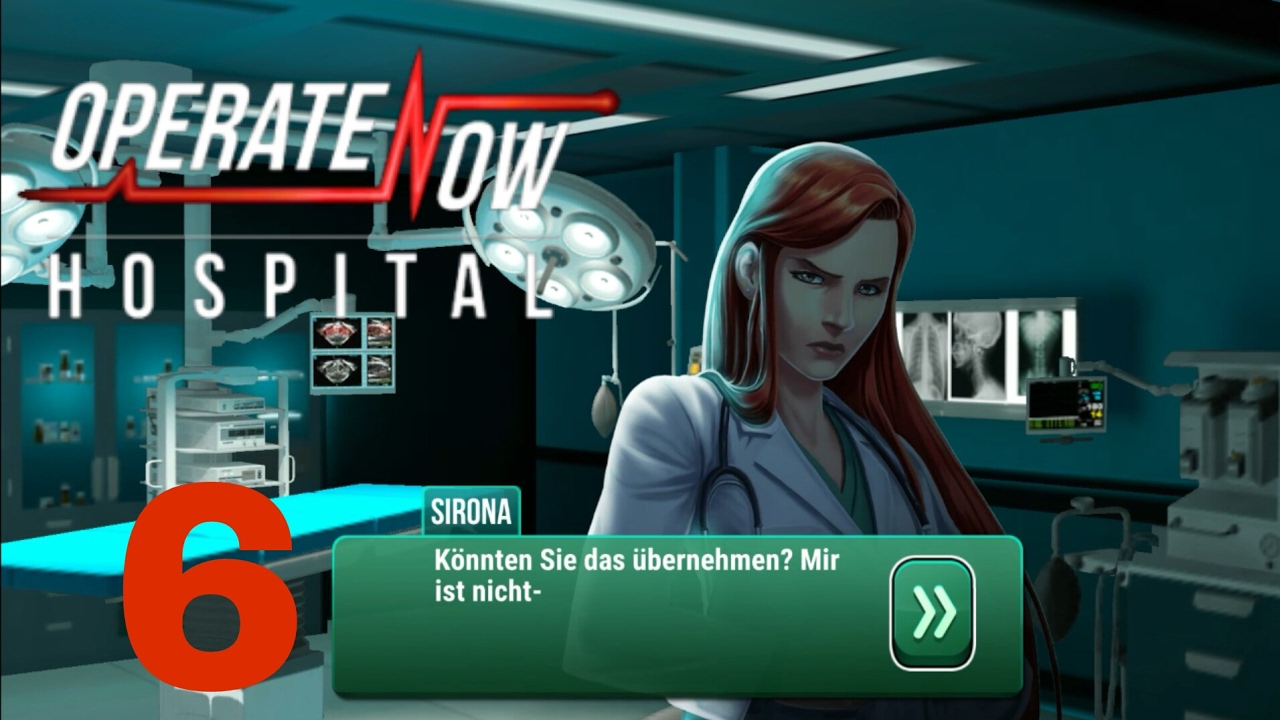Open the top-left red CT scan thumbnail
The width and height of the screenshot is (1280, 720).
[x=336, y=331]
